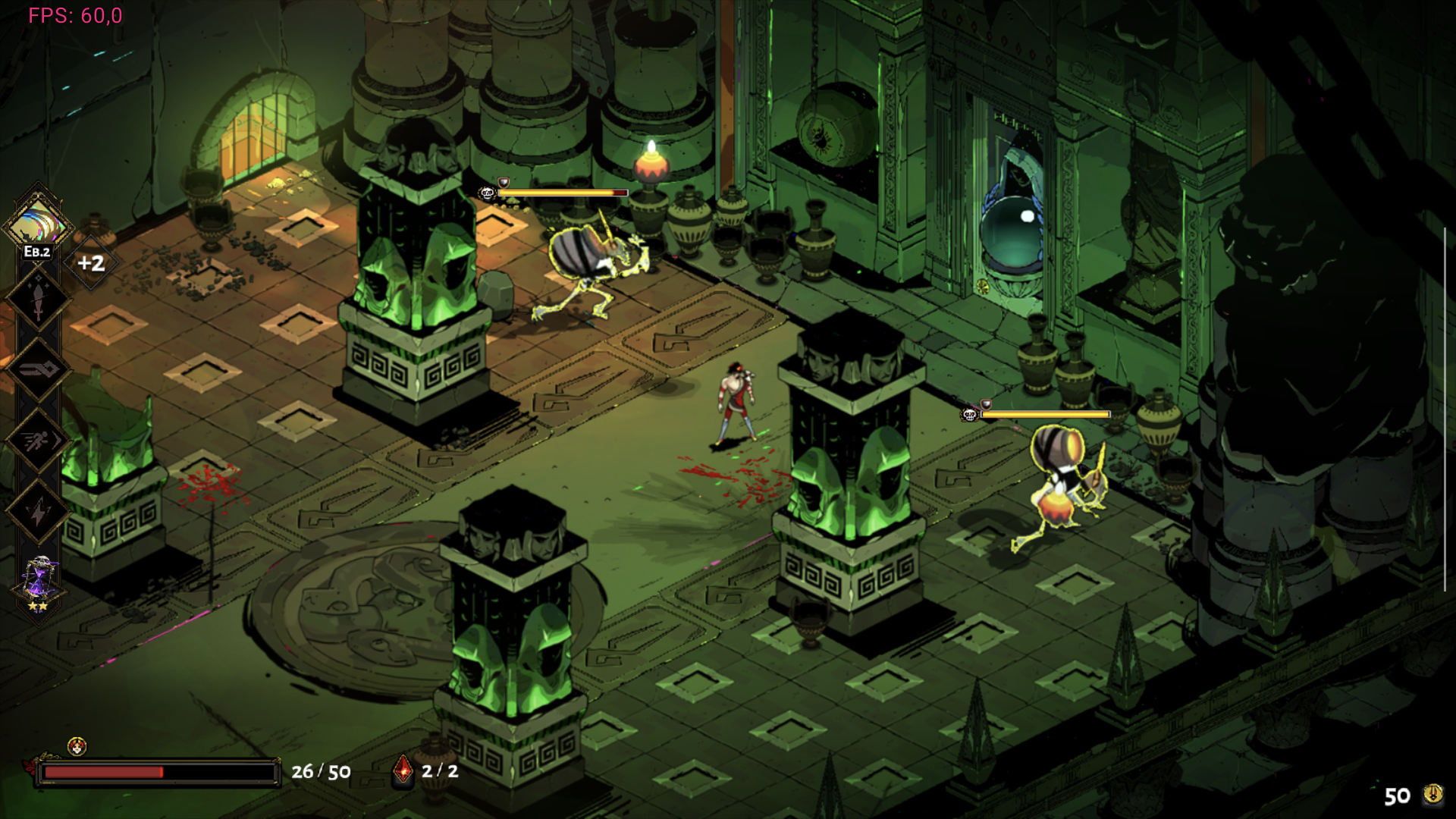Click the empty sword special boon slot
Viewport: 1456px width, 819px height.
[38, 300]
